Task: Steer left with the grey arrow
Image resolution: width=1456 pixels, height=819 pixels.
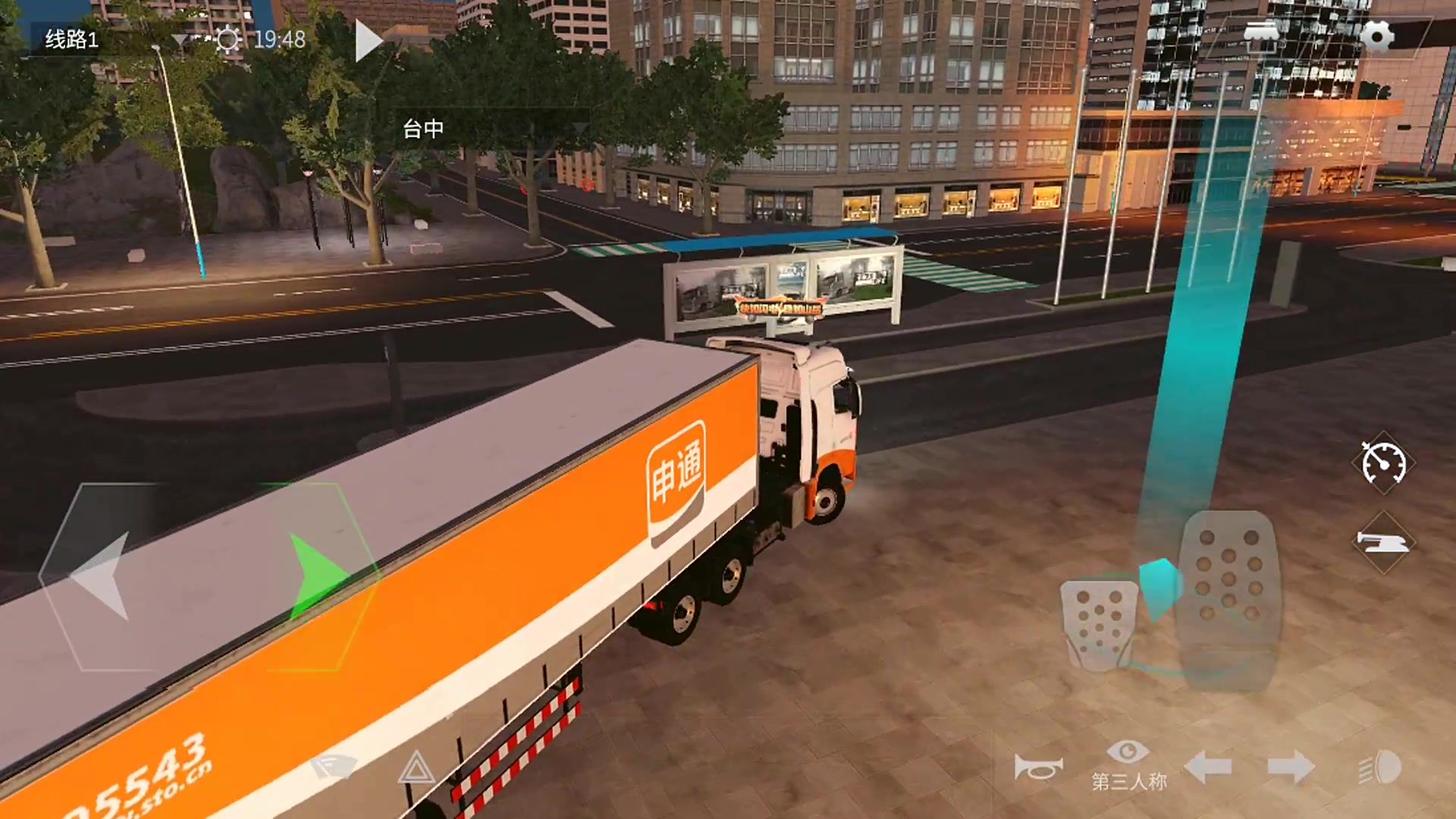Action: coord(102,576)
